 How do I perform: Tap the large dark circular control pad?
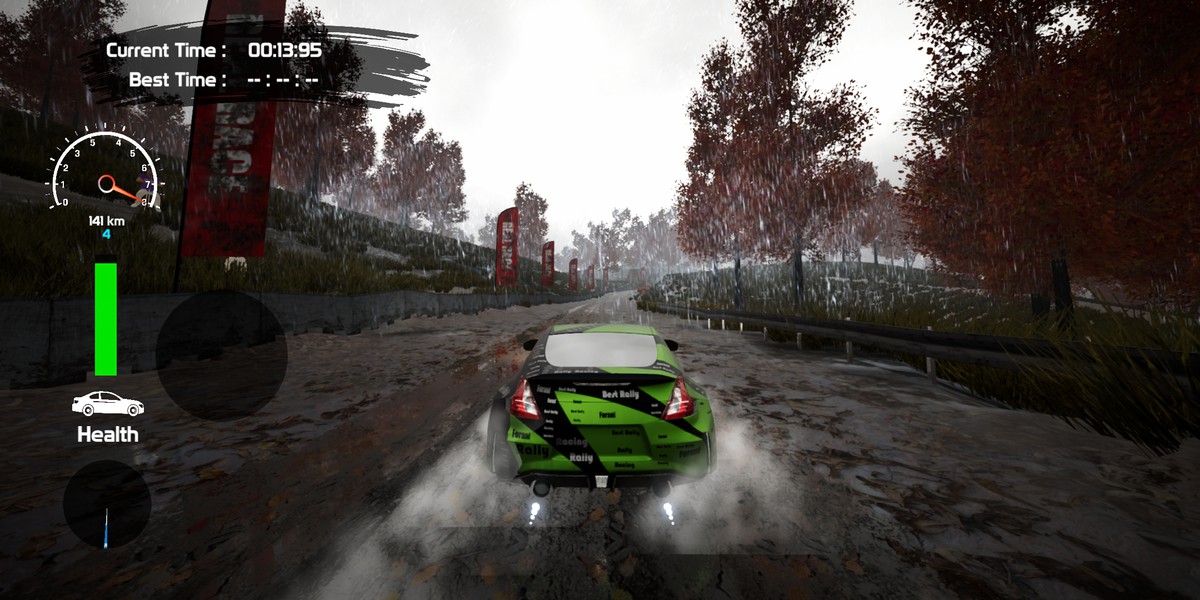[221, 355]
